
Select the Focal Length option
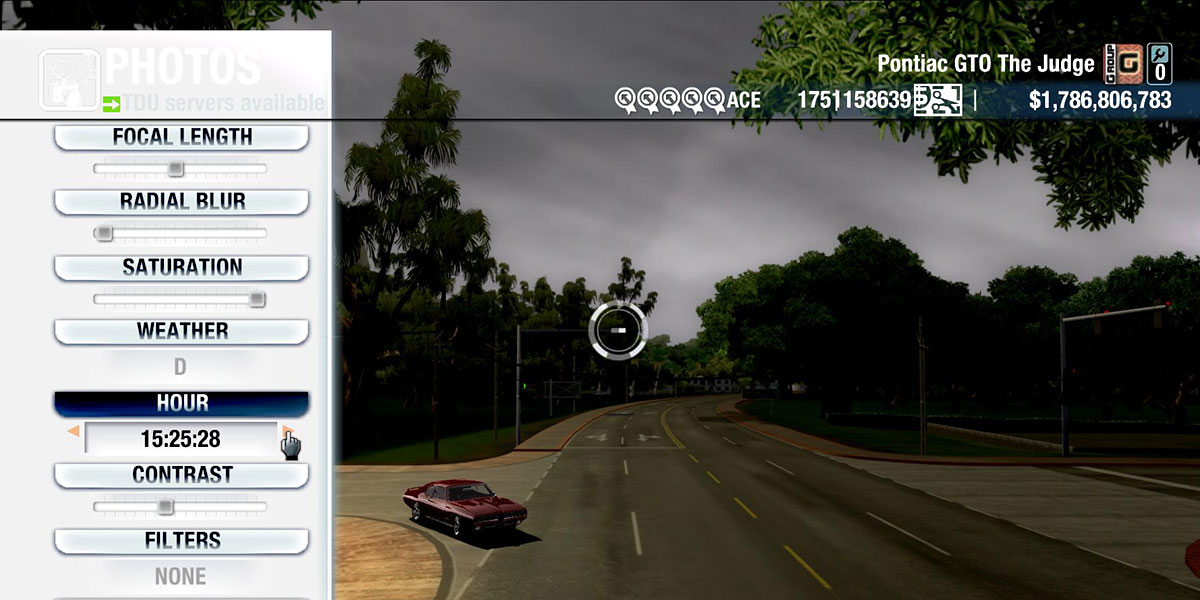181,137
